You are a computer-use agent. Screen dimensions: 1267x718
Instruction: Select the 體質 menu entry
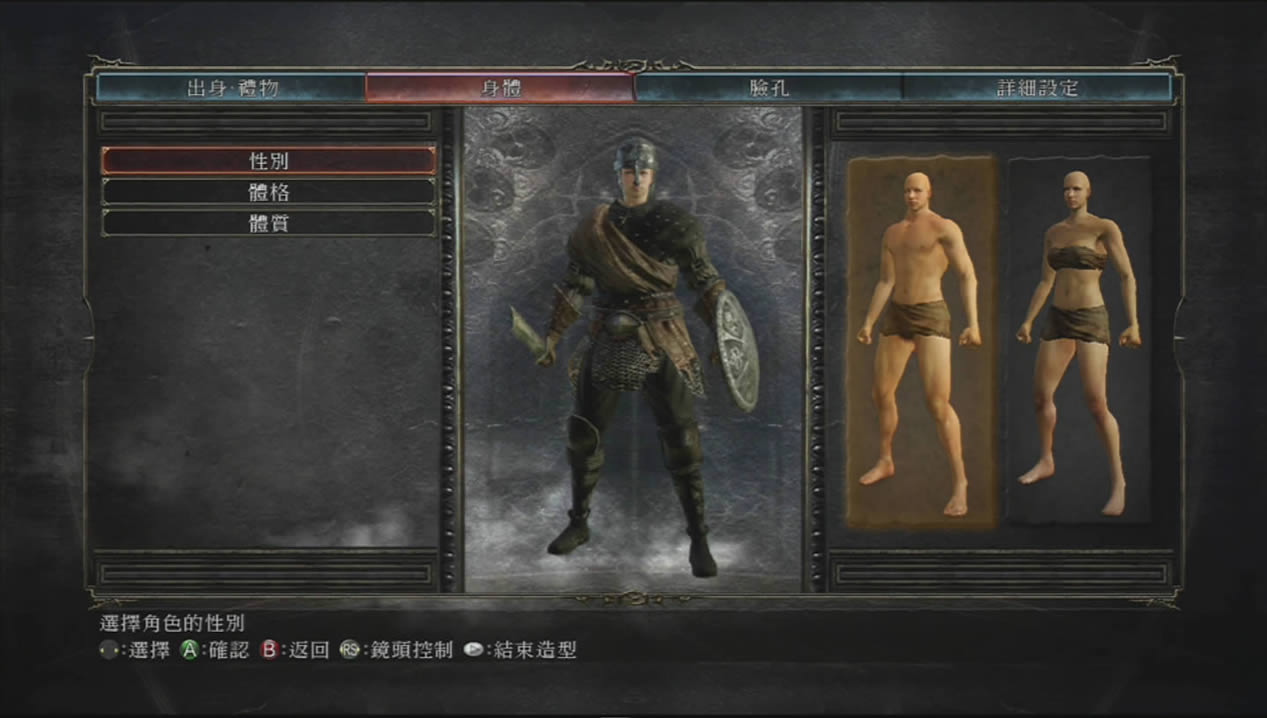click(x=268, y=223)
